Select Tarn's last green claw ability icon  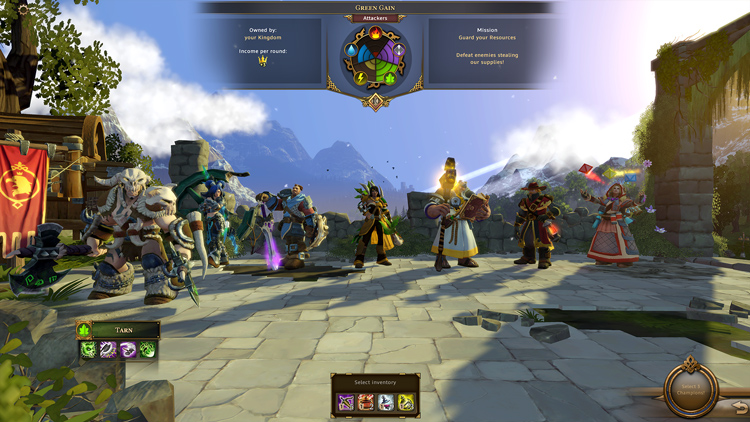(147, 349)
